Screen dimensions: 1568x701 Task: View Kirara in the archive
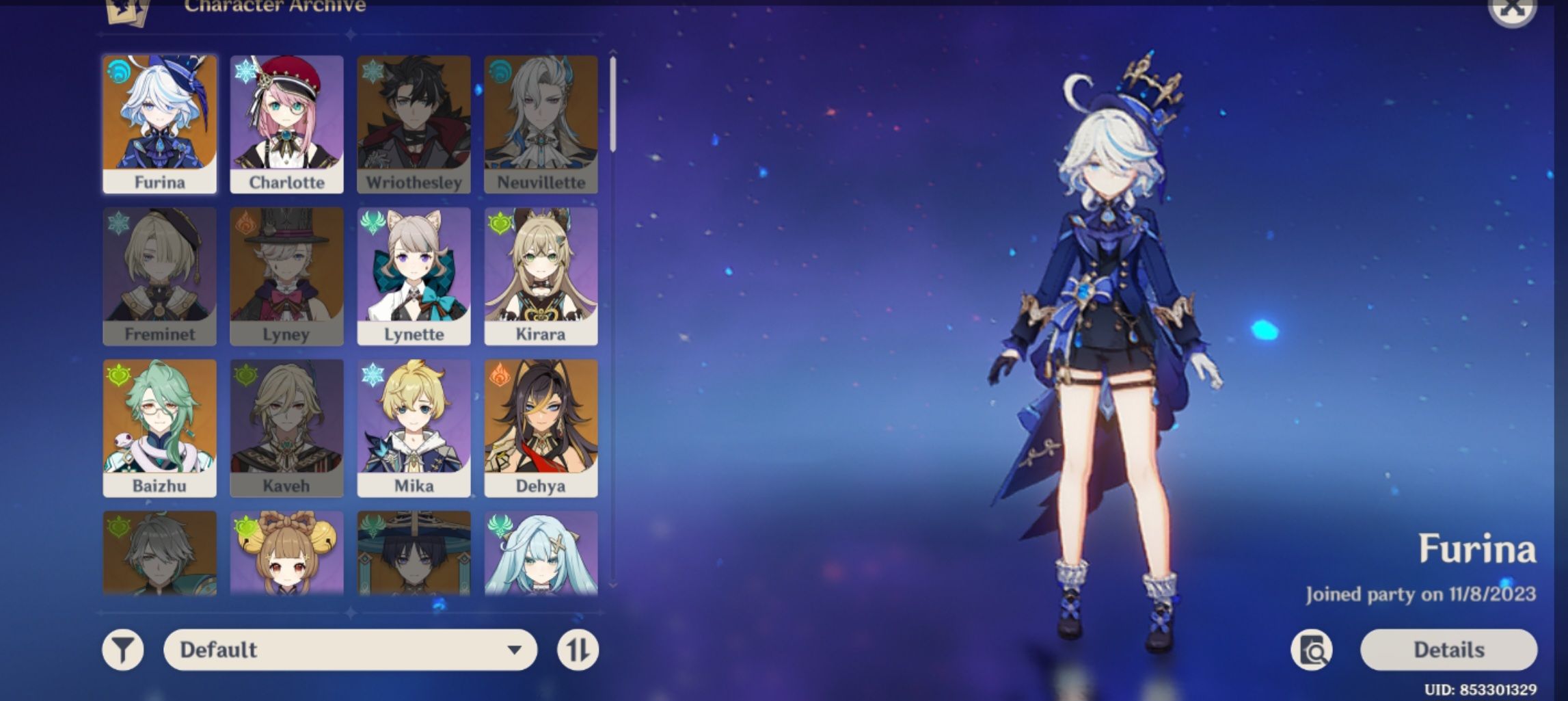click(x=541, y=274)
